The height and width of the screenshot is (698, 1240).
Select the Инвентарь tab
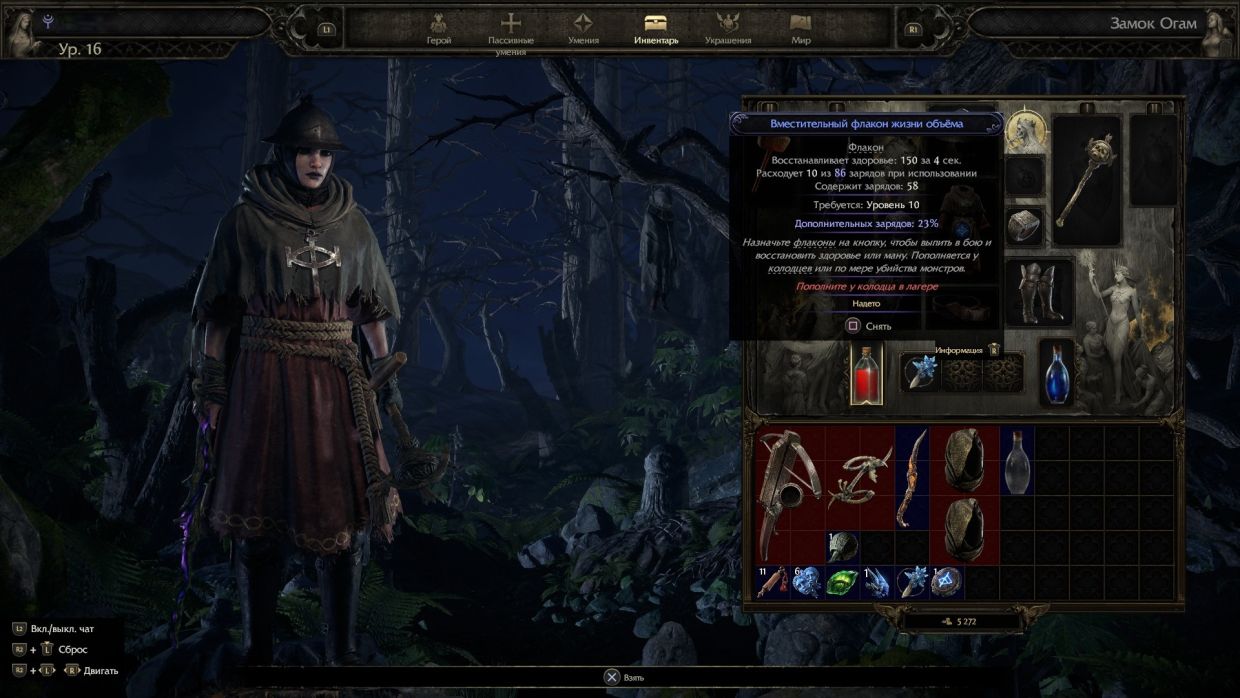click(656, 28)
